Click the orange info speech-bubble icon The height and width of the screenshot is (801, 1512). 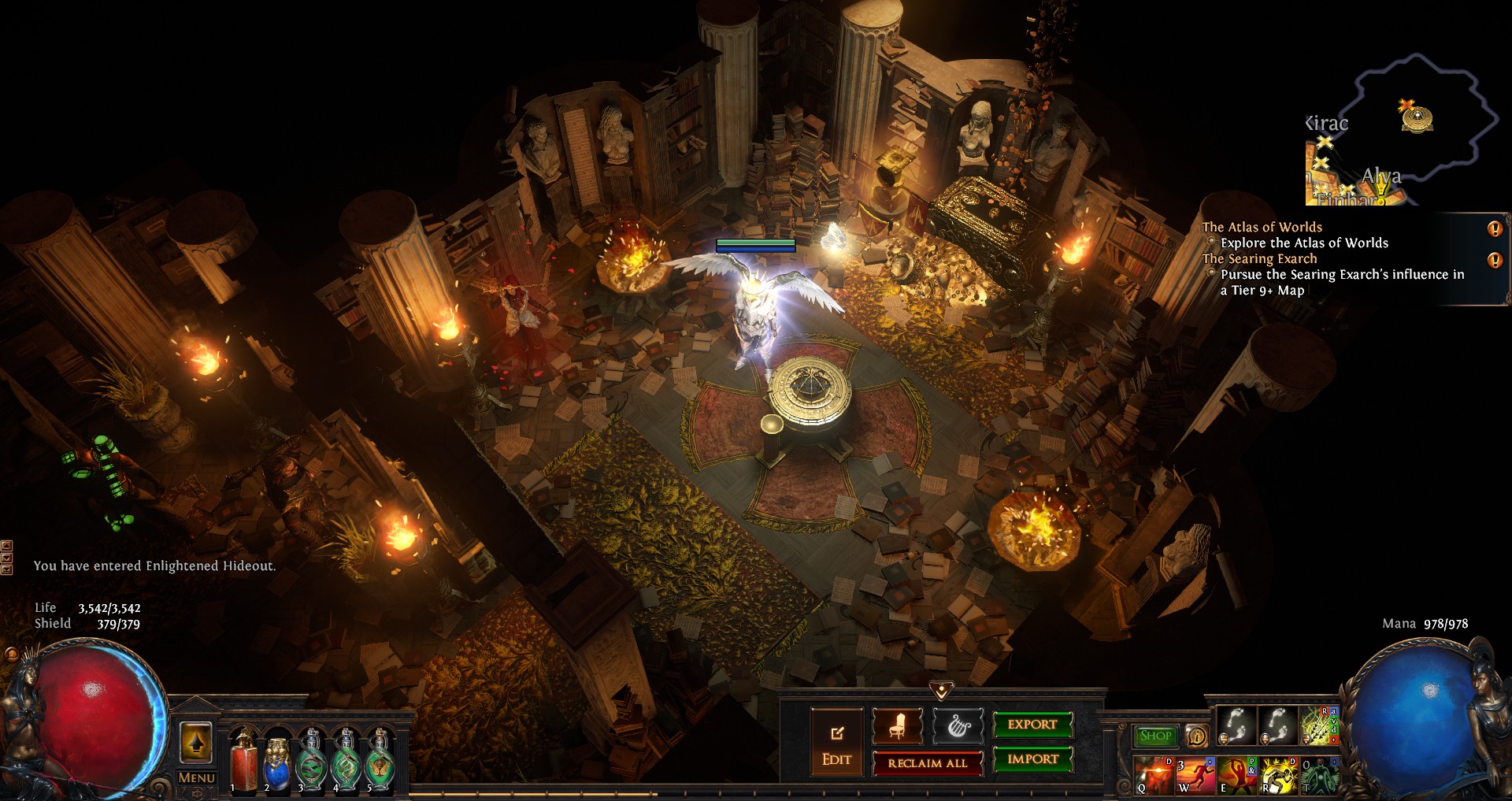(x=1196, y=736)
